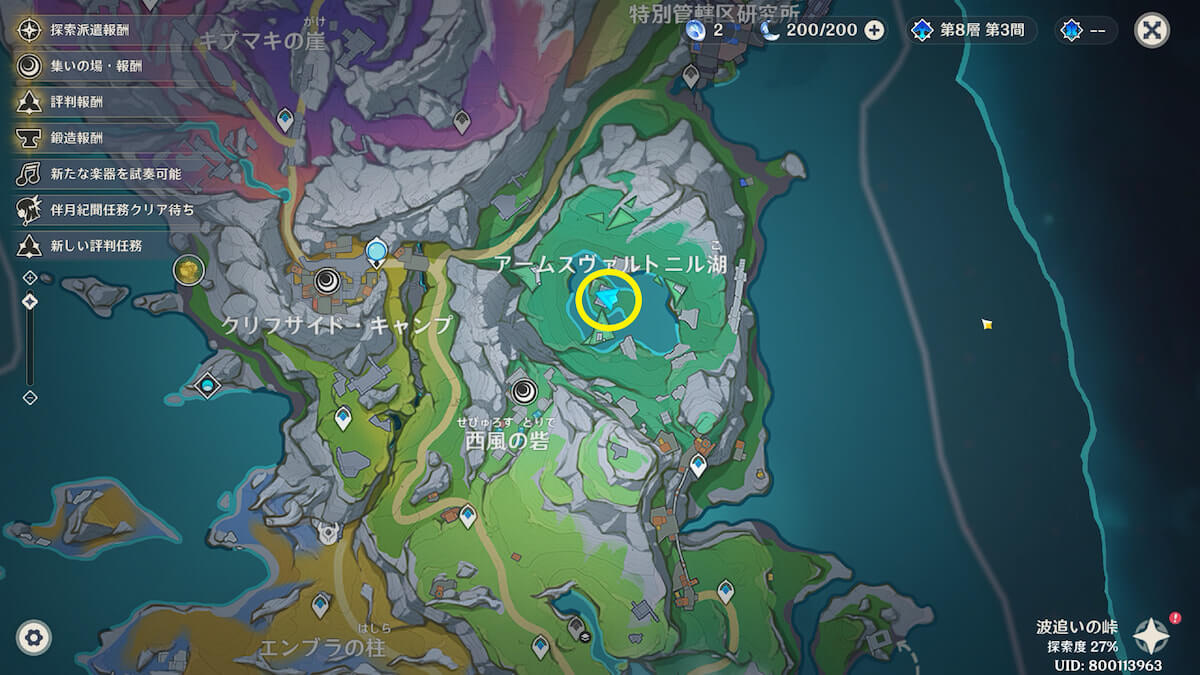Viewport: 1200px width, 675px height.
Task: Open the map settings gear
Action: (x=34, y=637)
